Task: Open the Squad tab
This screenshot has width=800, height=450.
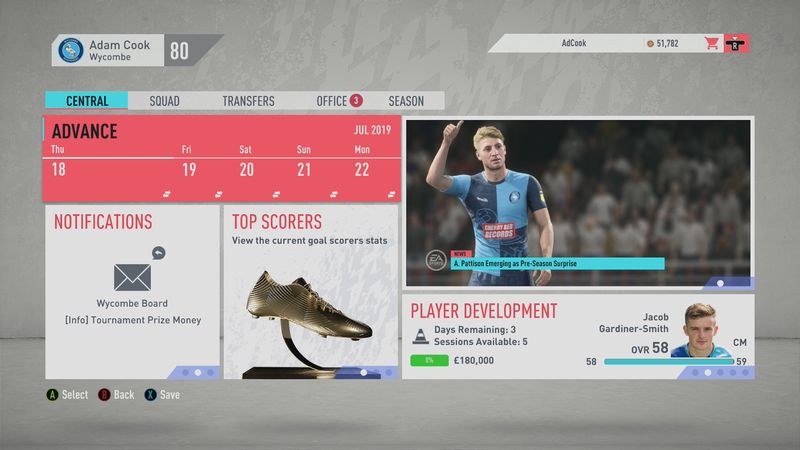Action: click(x=164, y=101)
